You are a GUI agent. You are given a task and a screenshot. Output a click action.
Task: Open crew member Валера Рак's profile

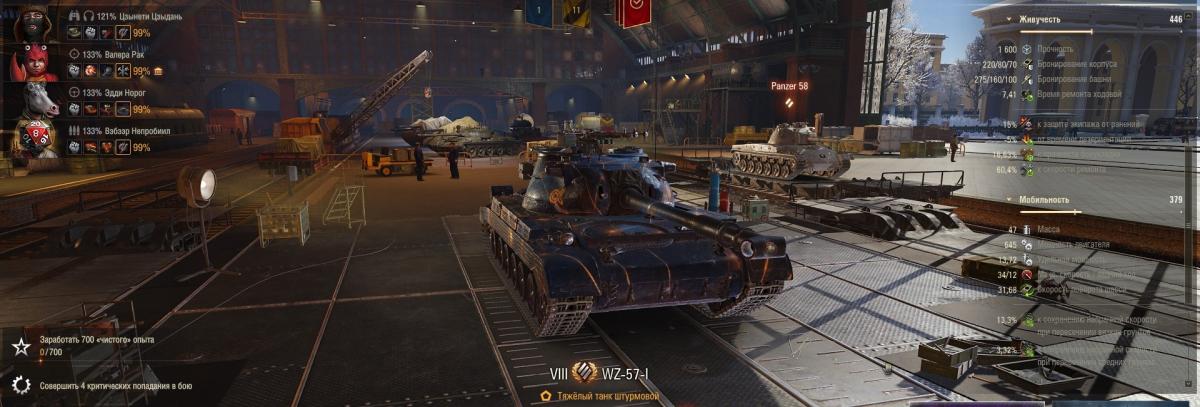33,62
